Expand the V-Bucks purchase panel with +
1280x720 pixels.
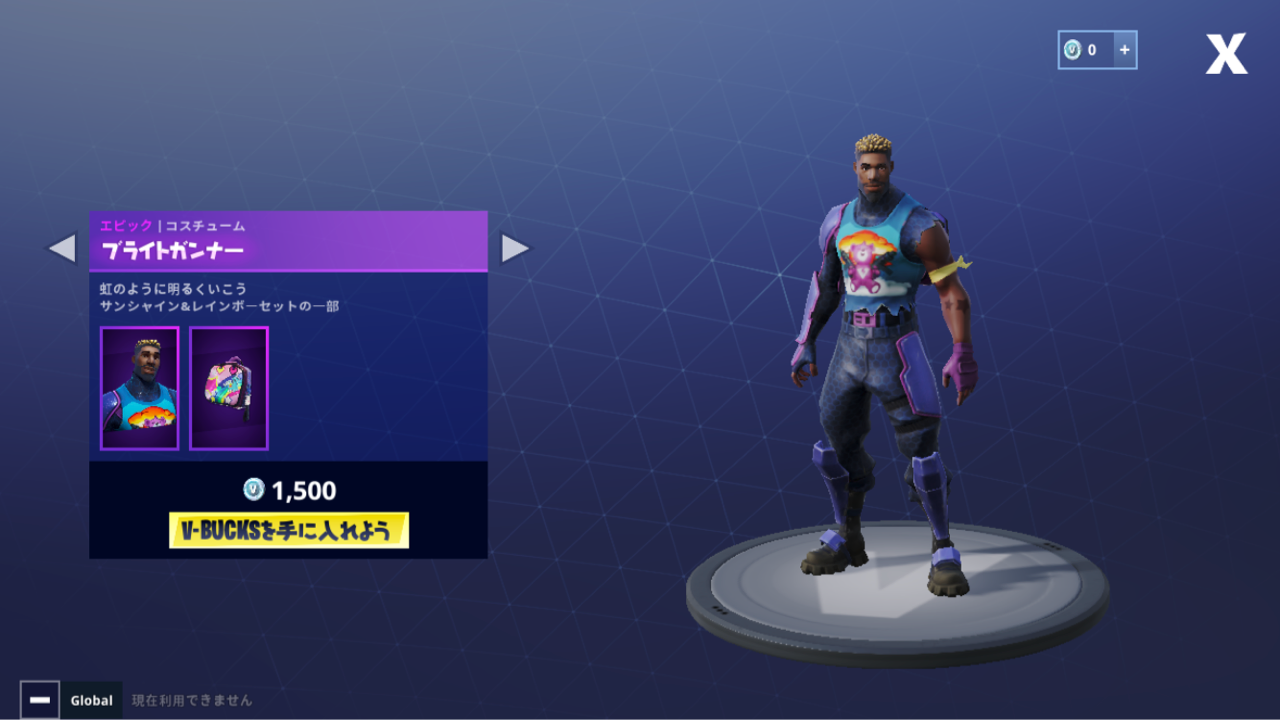tap(1127, 49)
